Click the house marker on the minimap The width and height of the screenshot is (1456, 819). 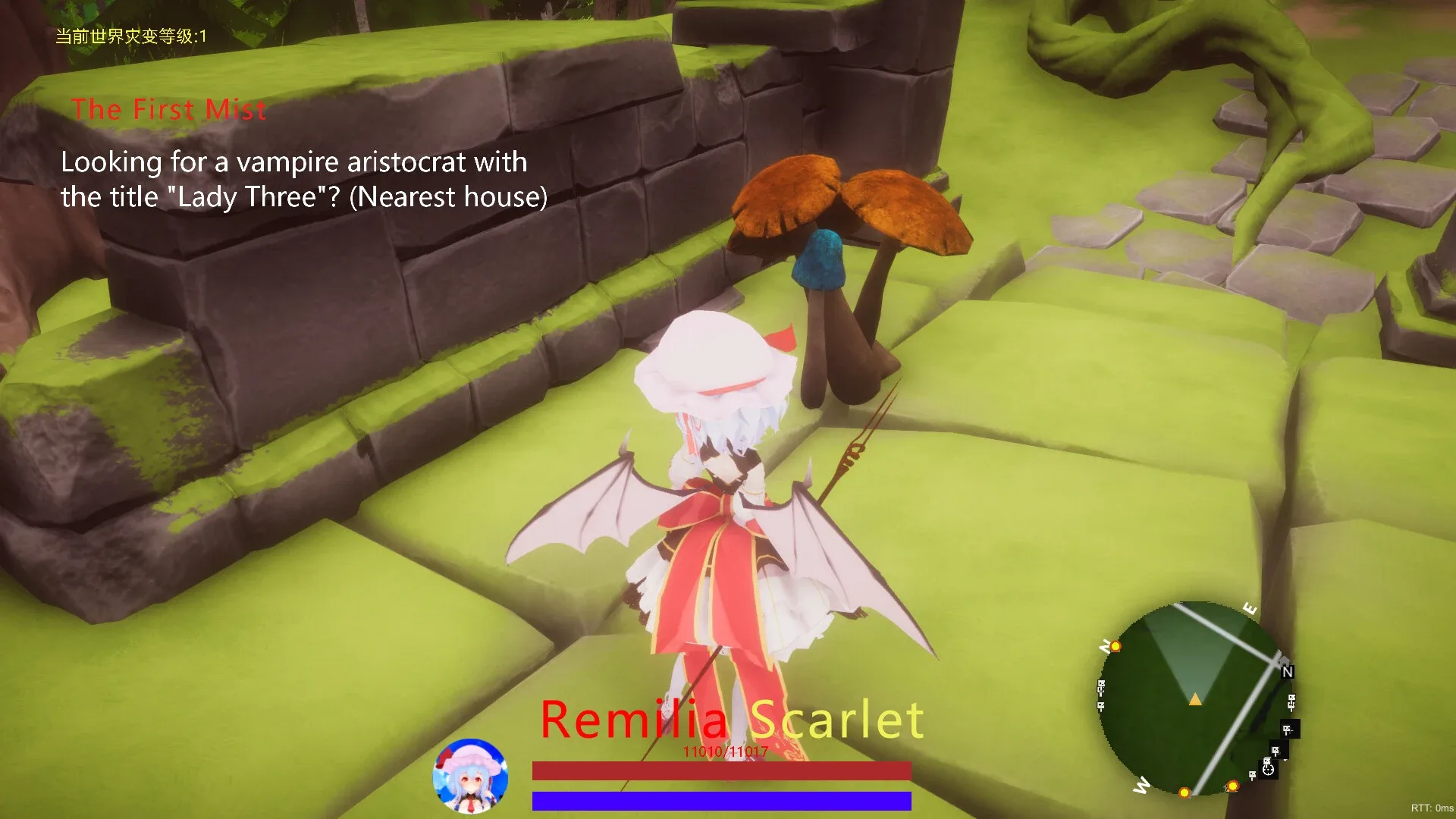point(1284,662)
